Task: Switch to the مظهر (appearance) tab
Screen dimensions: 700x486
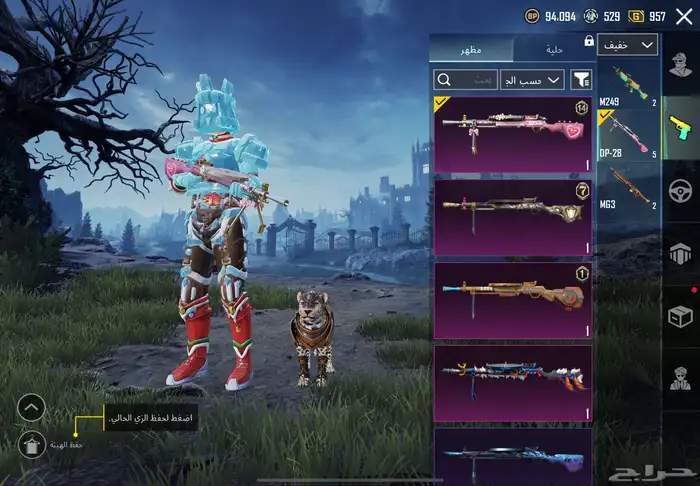Action: 470,50
